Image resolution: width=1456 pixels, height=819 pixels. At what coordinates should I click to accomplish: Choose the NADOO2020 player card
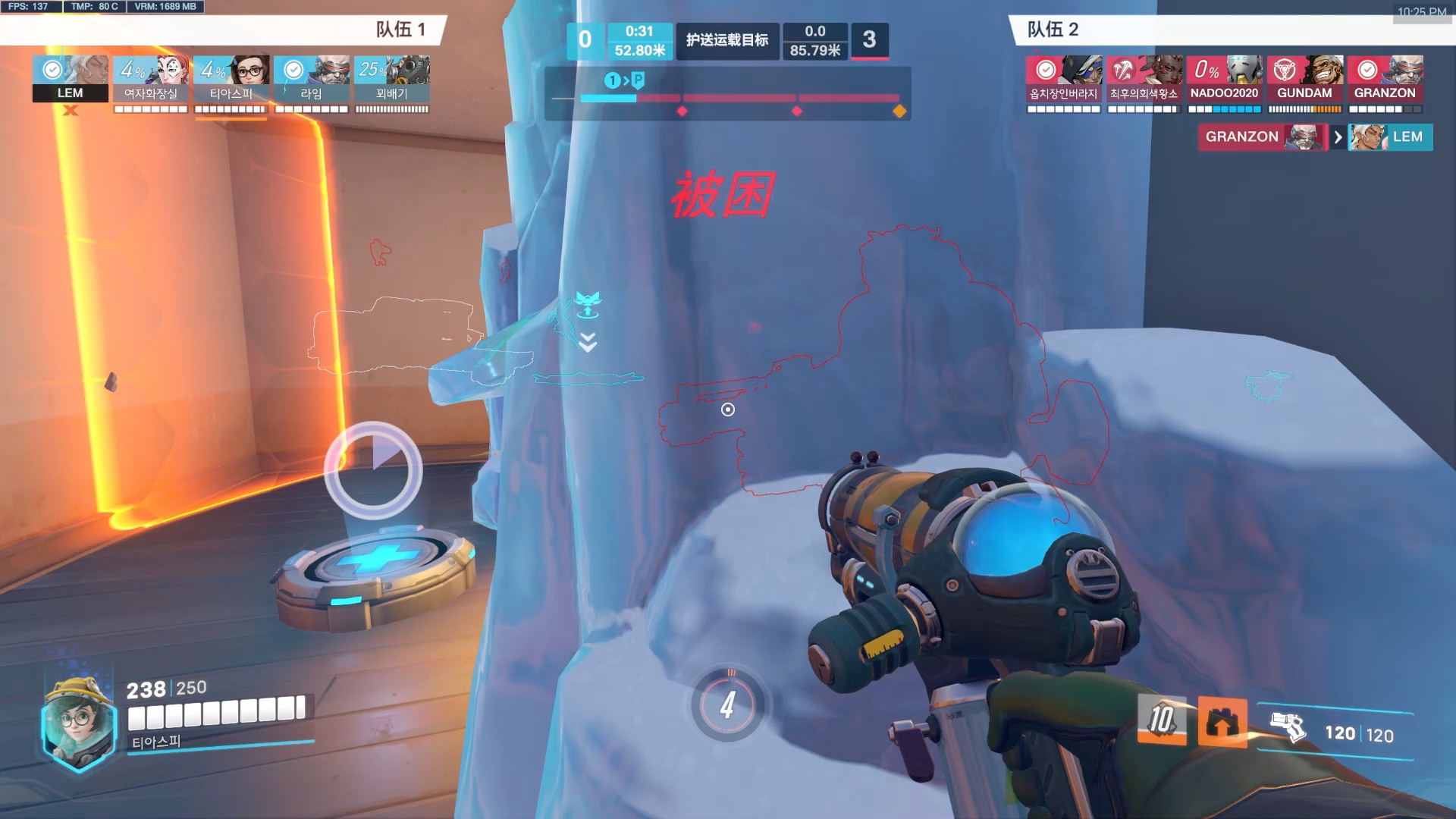1224,79
